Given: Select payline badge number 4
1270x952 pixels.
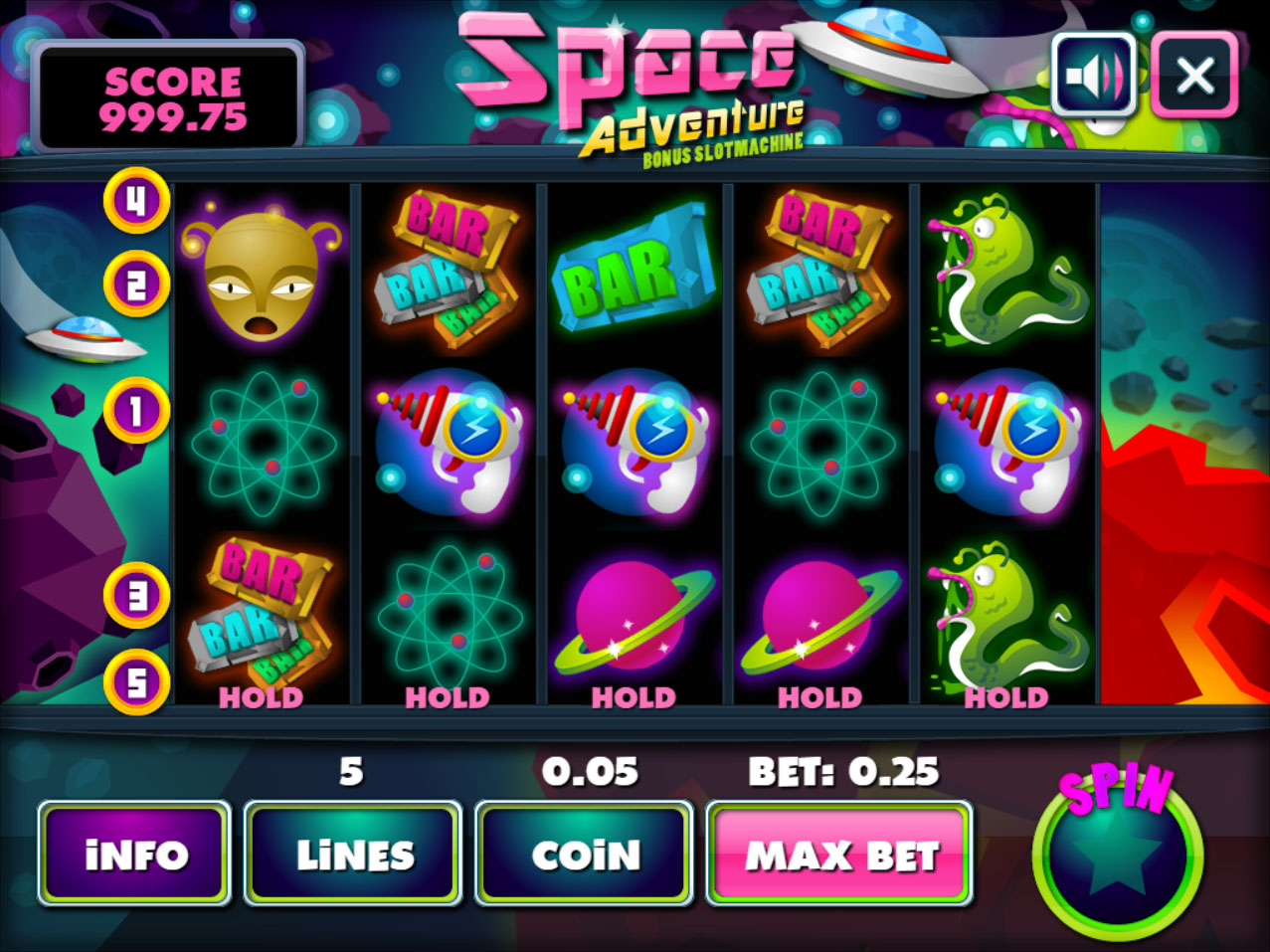Looking at the screenshot, I should [136, 201].
